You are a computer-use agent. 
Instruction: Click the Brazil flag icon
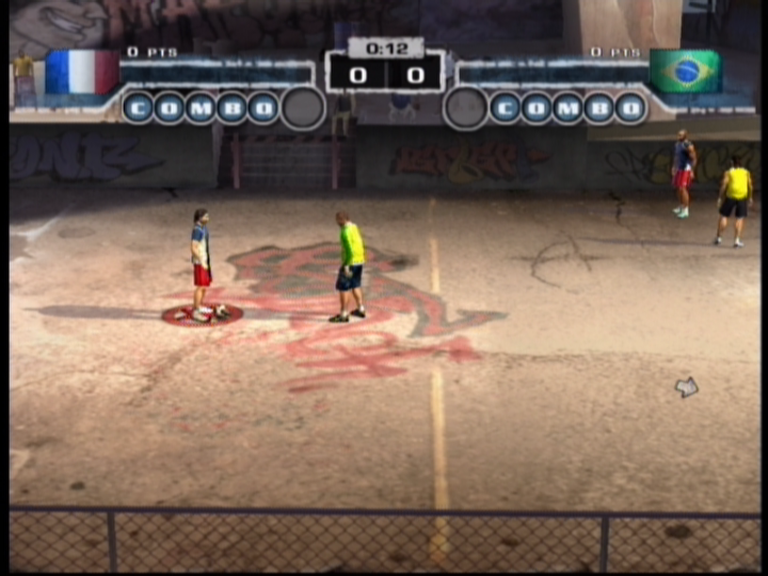(685, 71)
